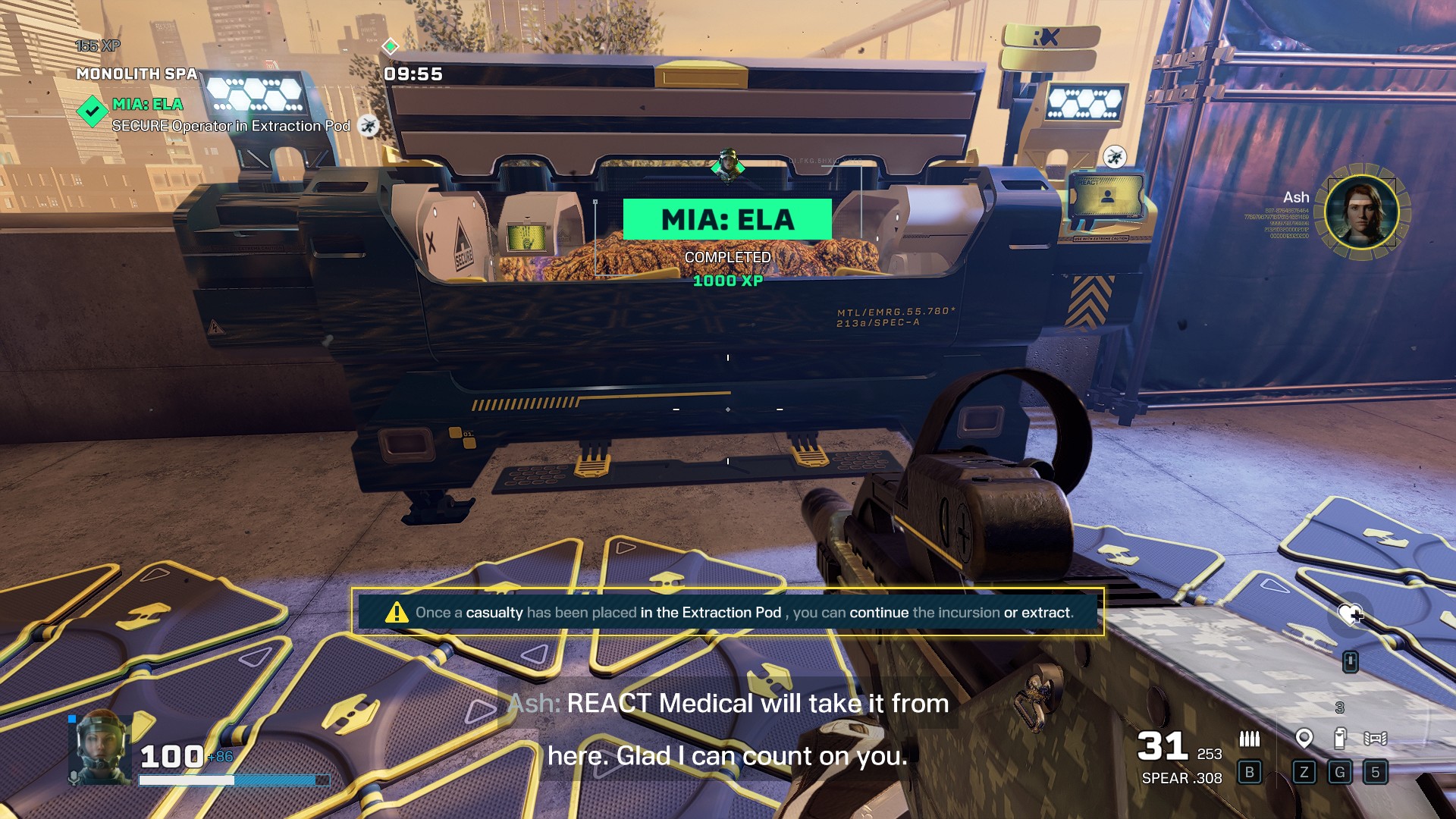Viewport: 1456px width, 819px height.
Task: Click the MIA: ELA objective tracker entry
Action: [x=148, y=105]
